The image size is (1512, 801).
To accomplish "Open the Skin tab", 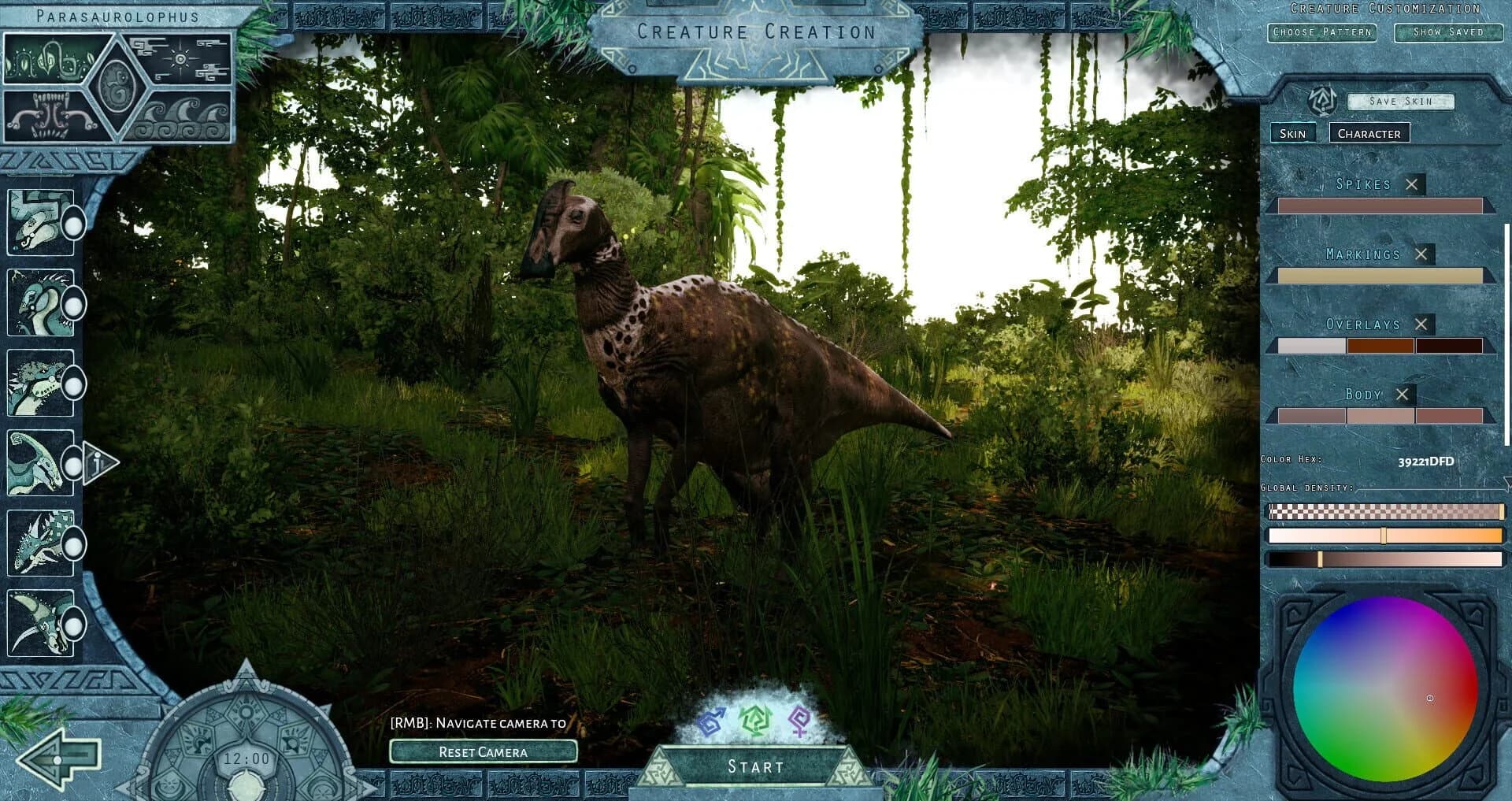I will [1292, 133].
